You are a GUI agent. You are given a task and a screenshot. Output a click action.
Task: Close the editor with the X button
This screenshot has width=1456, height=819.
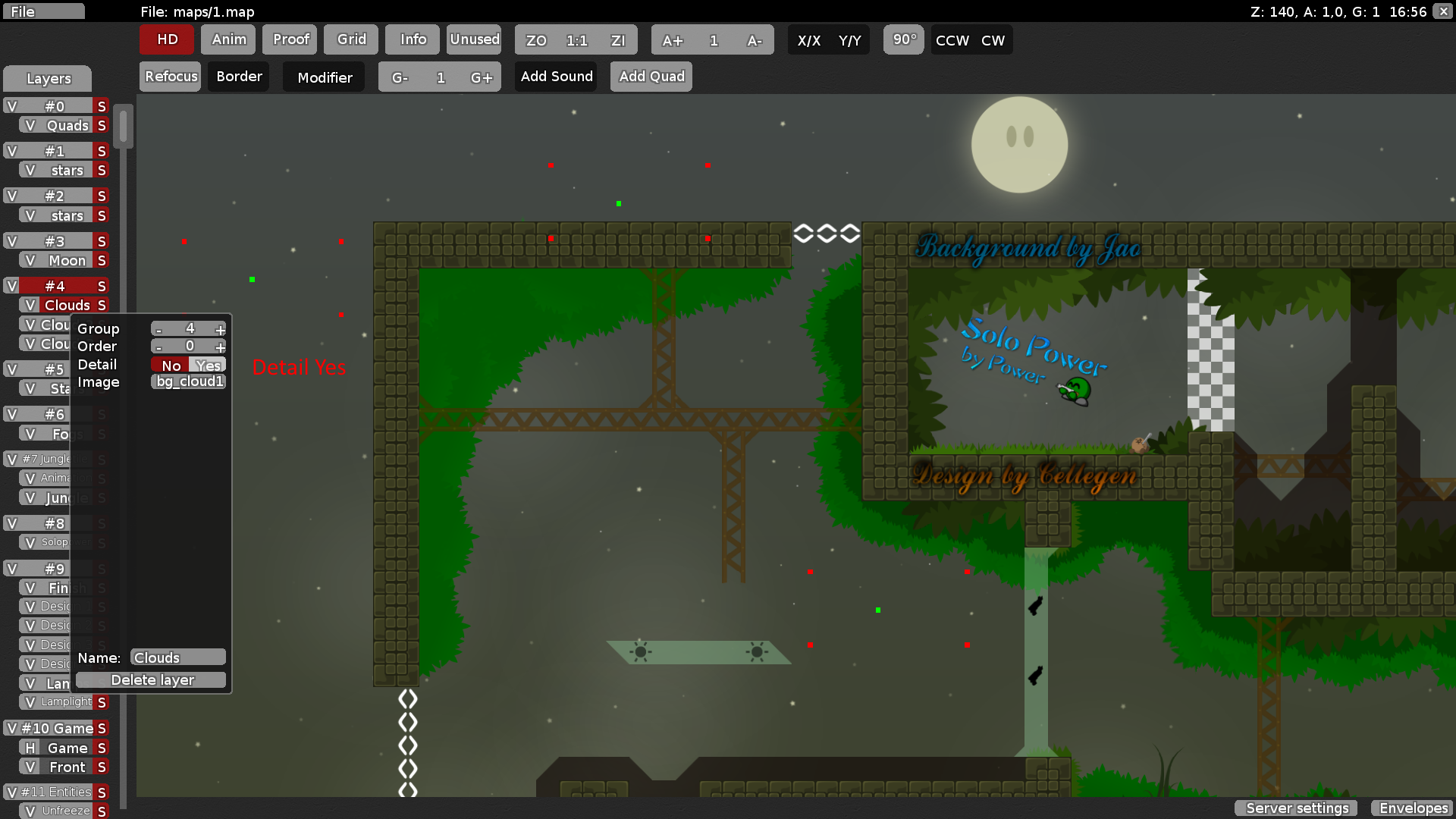click(1444, 11)
